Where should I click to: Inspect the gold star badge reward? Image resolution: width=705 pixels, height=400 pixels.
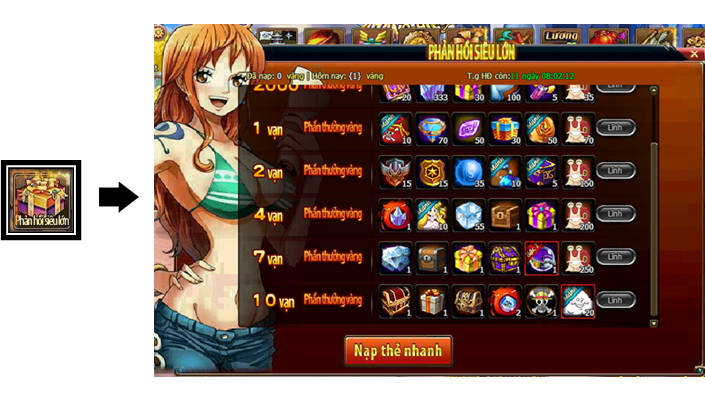432,171
